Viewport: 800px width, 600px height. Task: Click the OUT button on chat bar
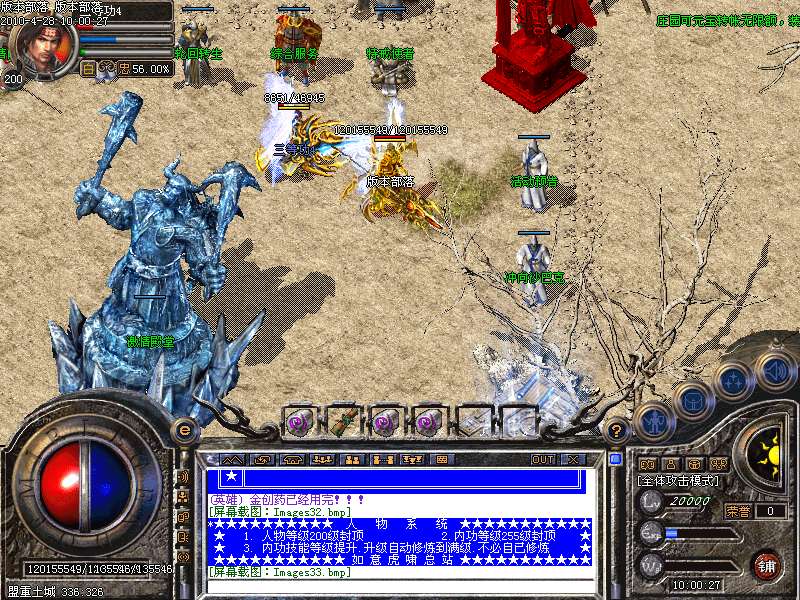point(543,459)
